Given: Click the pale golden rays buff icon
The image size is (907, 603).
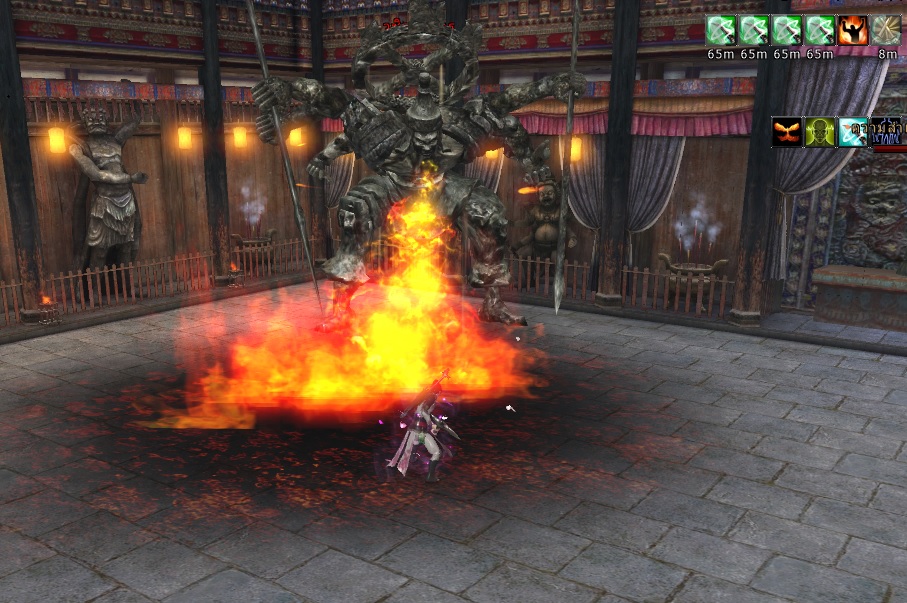Looking at the screenshot, I should (x=886, y=30).
